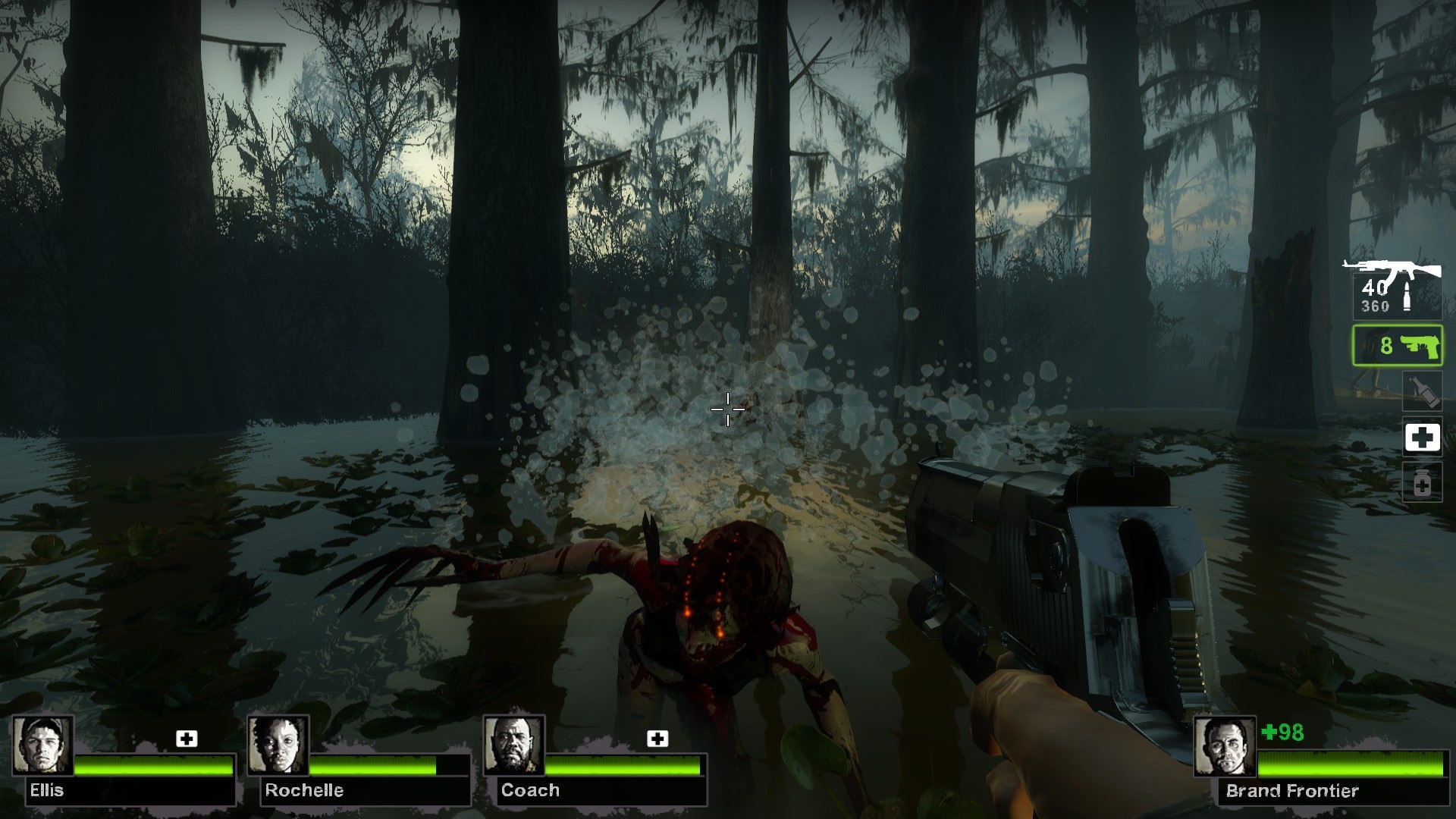Click the molotov bottle throwable slot
This screenshot has height=819, width=1456.
(1422, 392)
